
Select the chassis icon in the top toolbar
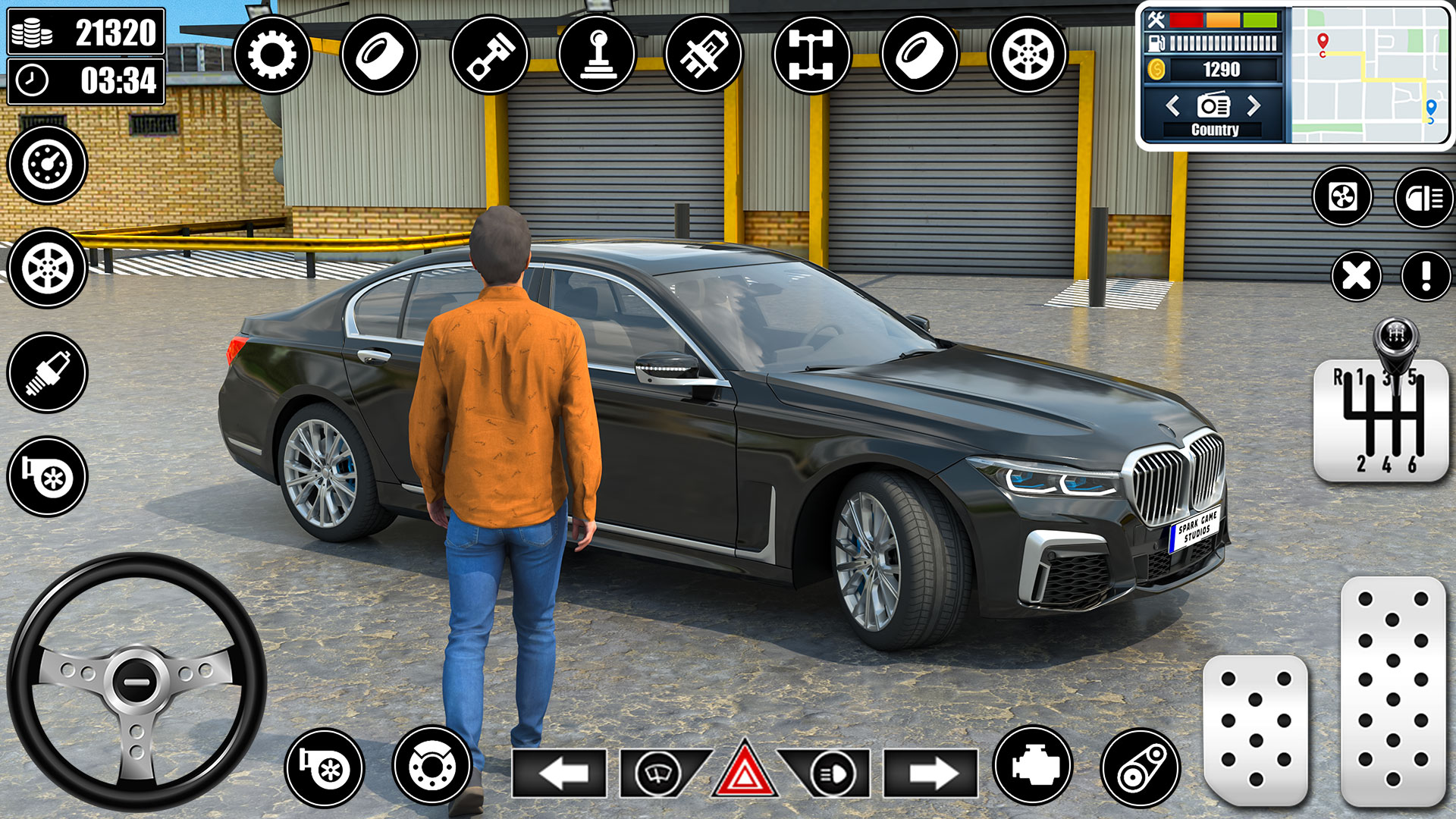click(813, 53)
